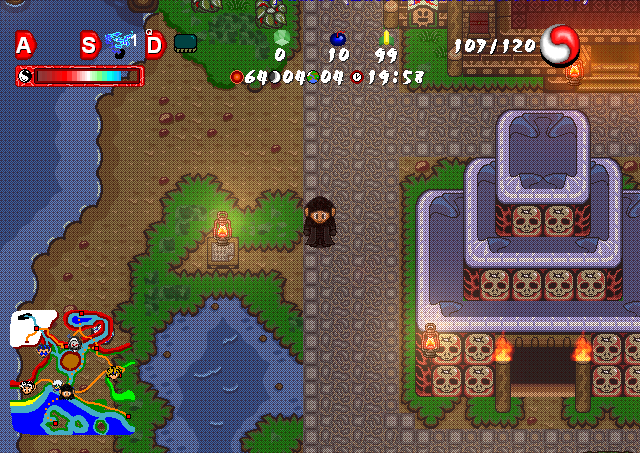Open the world minimap

pyautogui.click(x=72, y=372)
